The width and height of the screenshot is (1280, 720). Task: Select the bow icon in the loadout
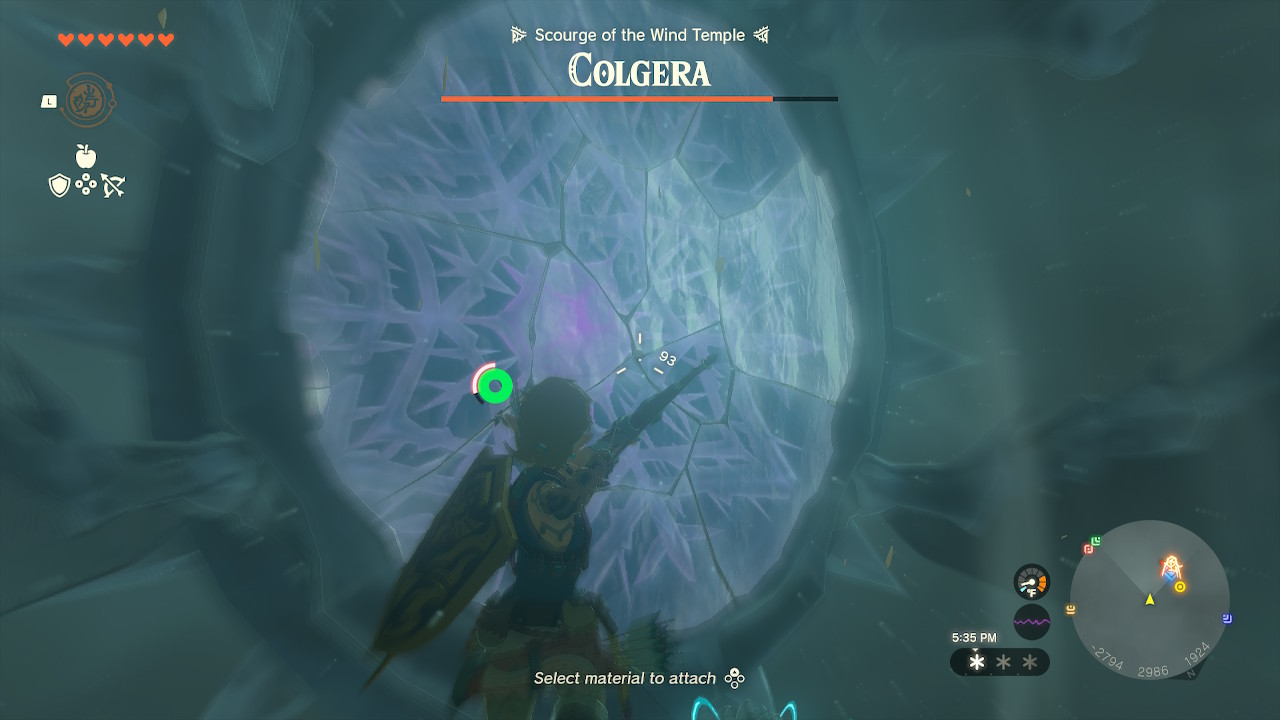click(115, 184)
